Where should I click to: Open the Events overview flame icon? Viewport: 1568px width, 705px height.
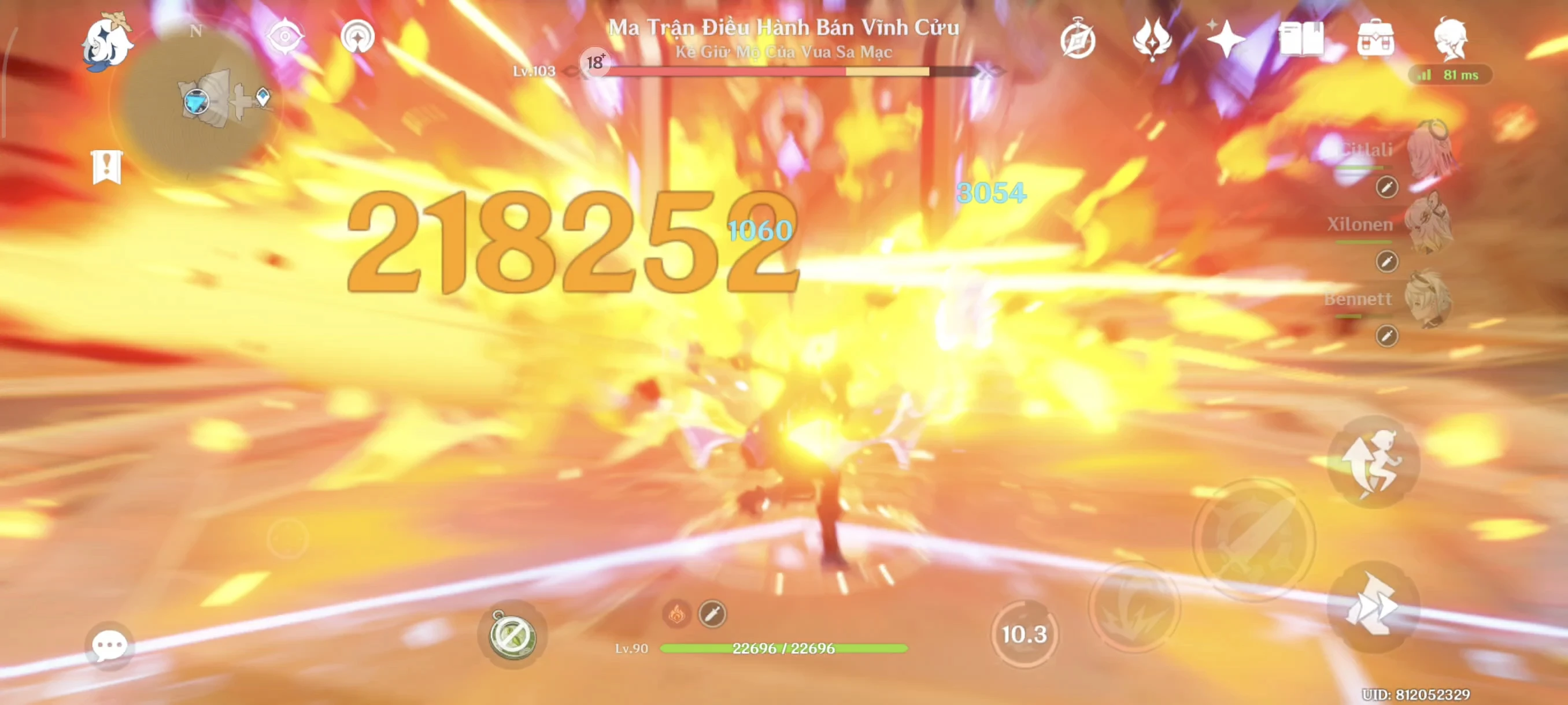(x=1152, y=38)
